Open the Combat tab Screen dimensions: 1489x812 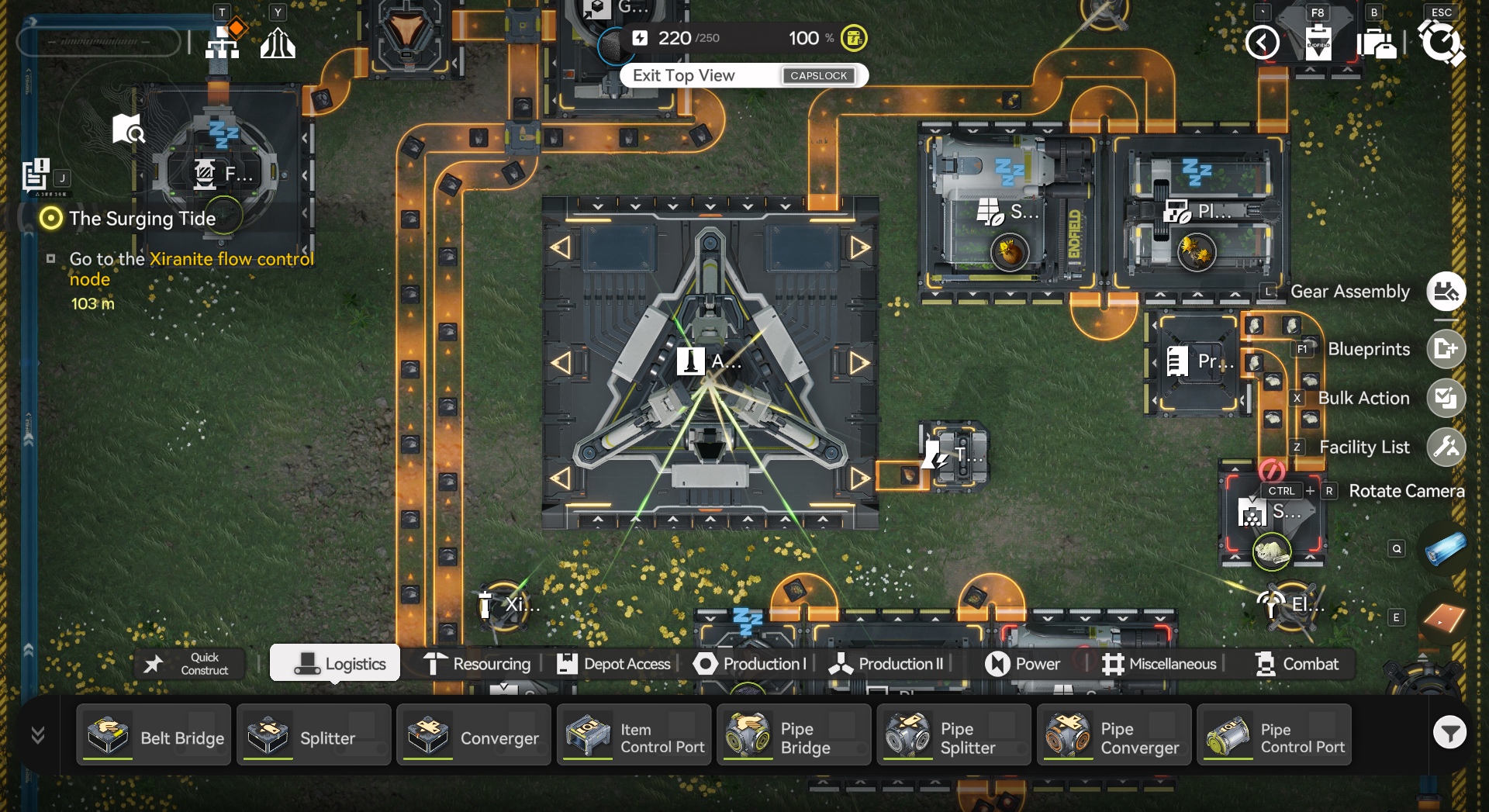click(x=1297, y=664)
